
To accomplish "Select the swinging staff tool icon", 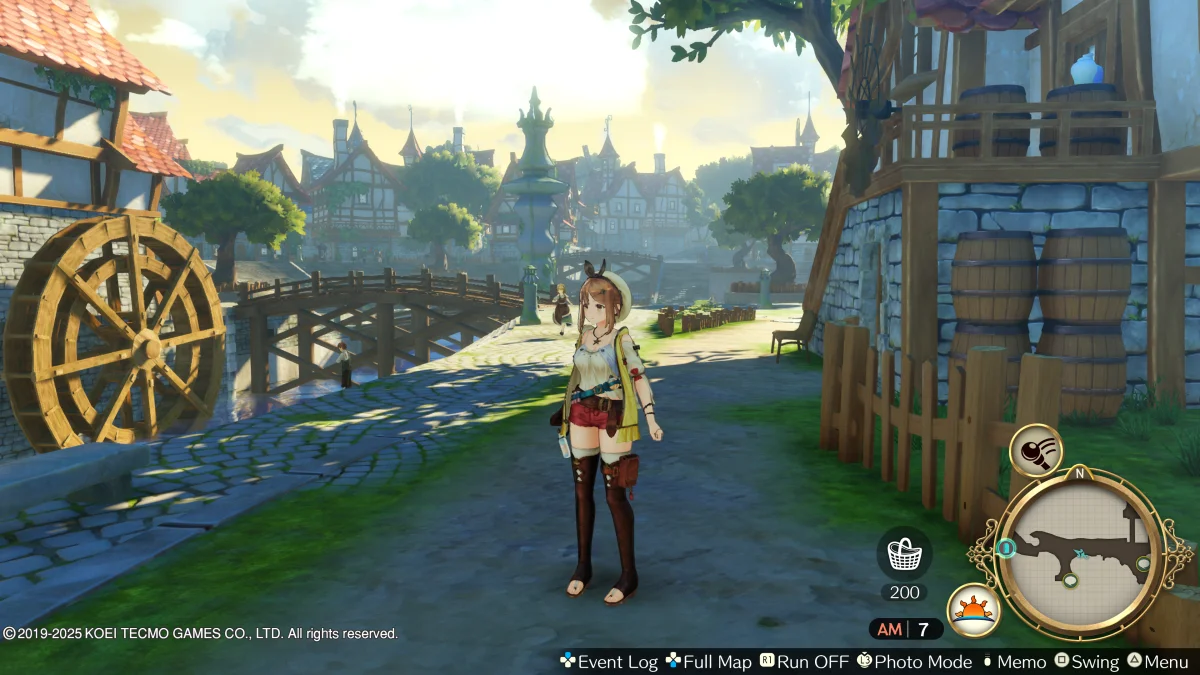I will pos(1035,451).
